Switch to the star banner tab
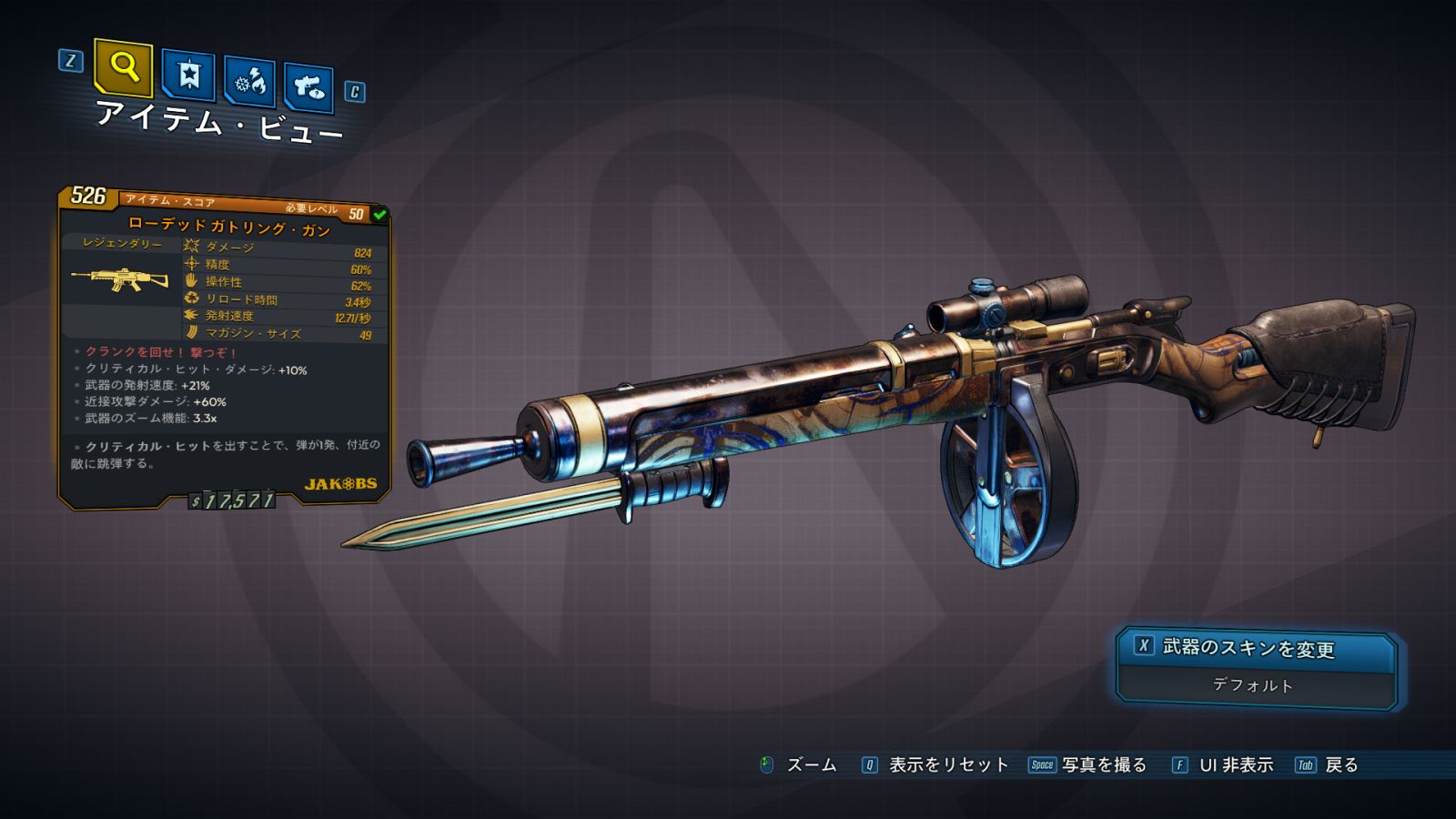The height and width of the screenshot is (819, 1456). point(188,75)
